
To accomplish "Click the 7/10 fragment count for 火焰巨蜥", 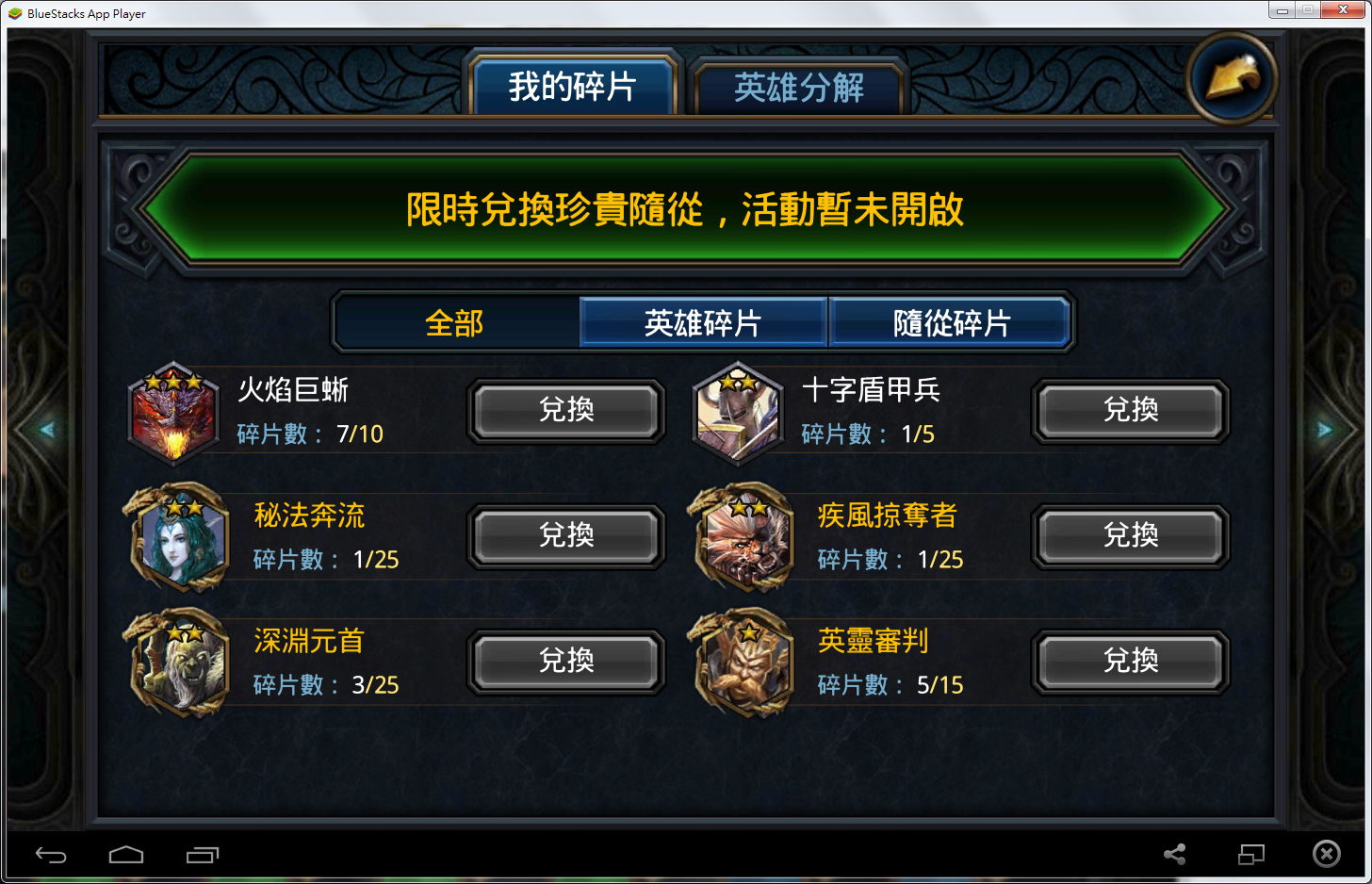I will tap(361, 435).
